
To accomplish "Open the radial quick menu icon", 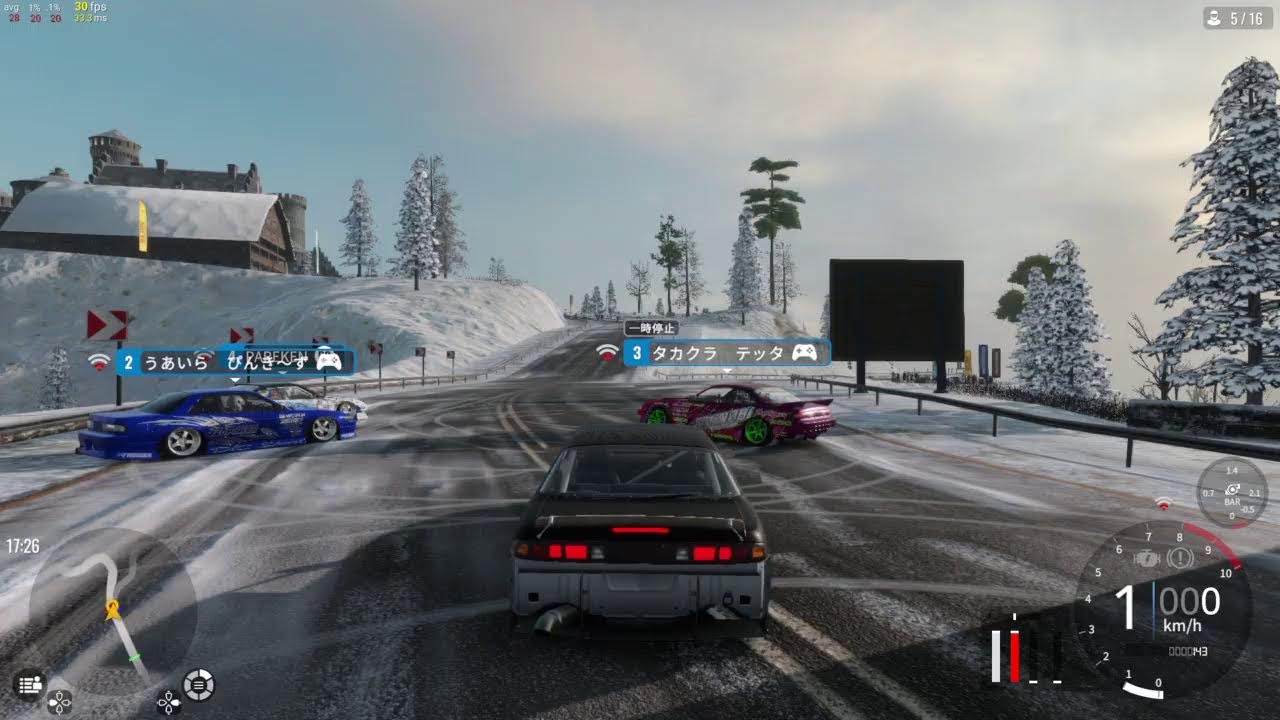I will tap(199, 684).
